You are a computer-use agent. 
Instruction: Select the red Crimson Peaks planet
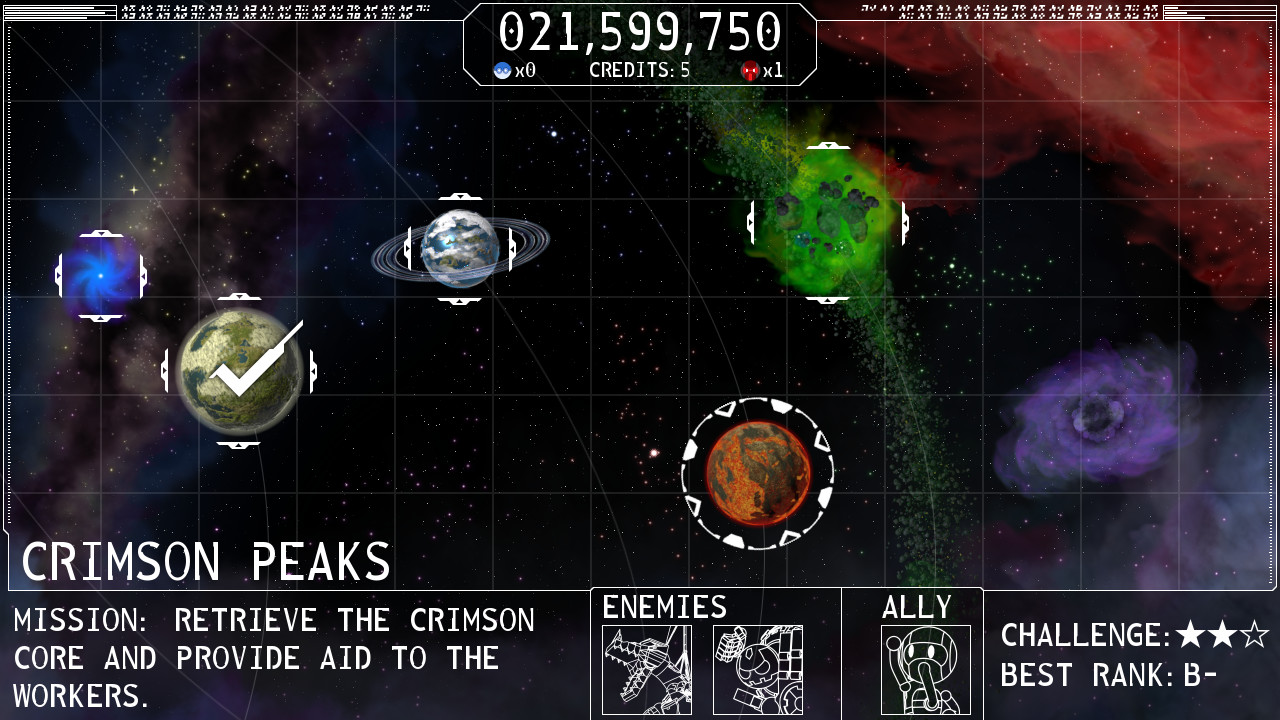coord(757,473)
